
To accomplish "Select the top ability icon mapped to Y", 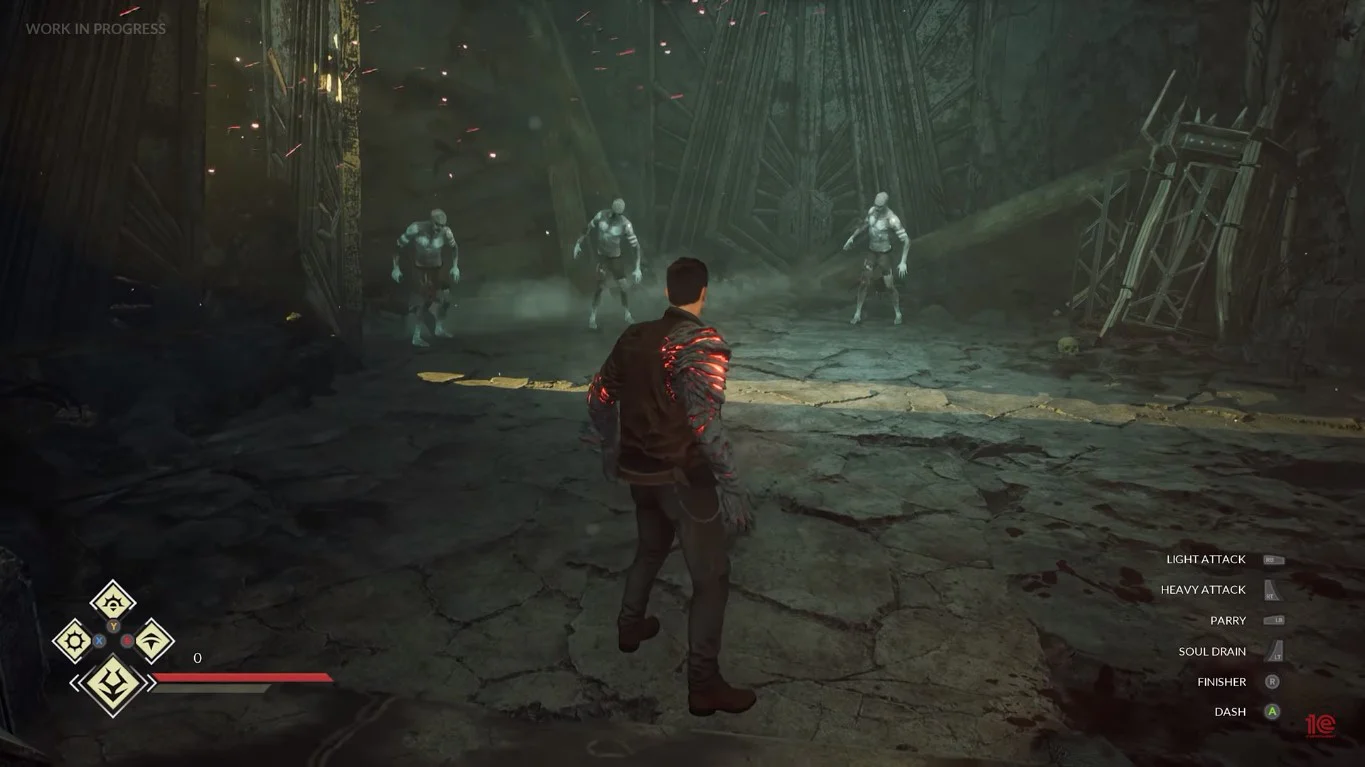I will pos(114,604).
